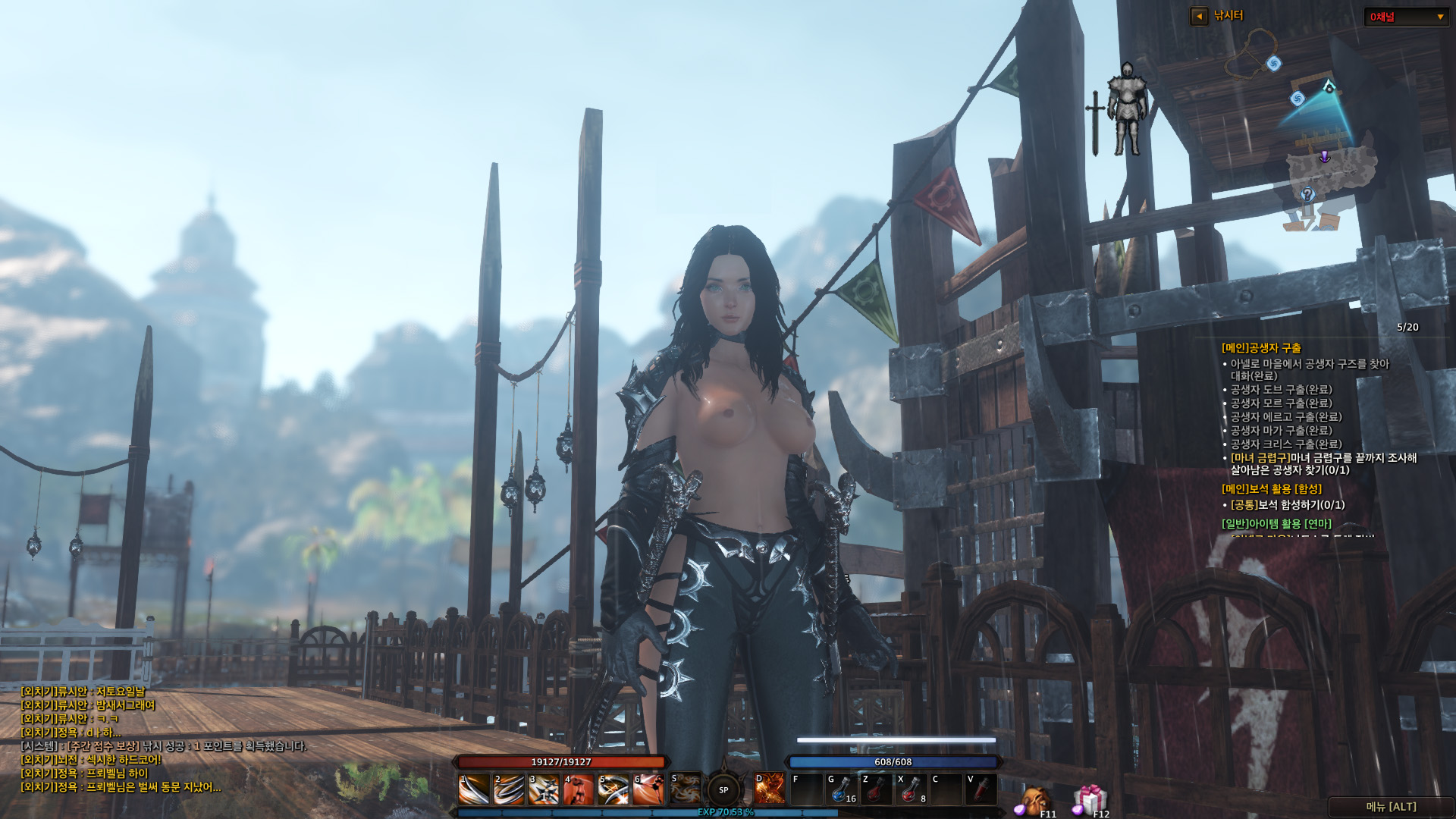
Task: Open the pink gift box icon
Action: 1090,799
